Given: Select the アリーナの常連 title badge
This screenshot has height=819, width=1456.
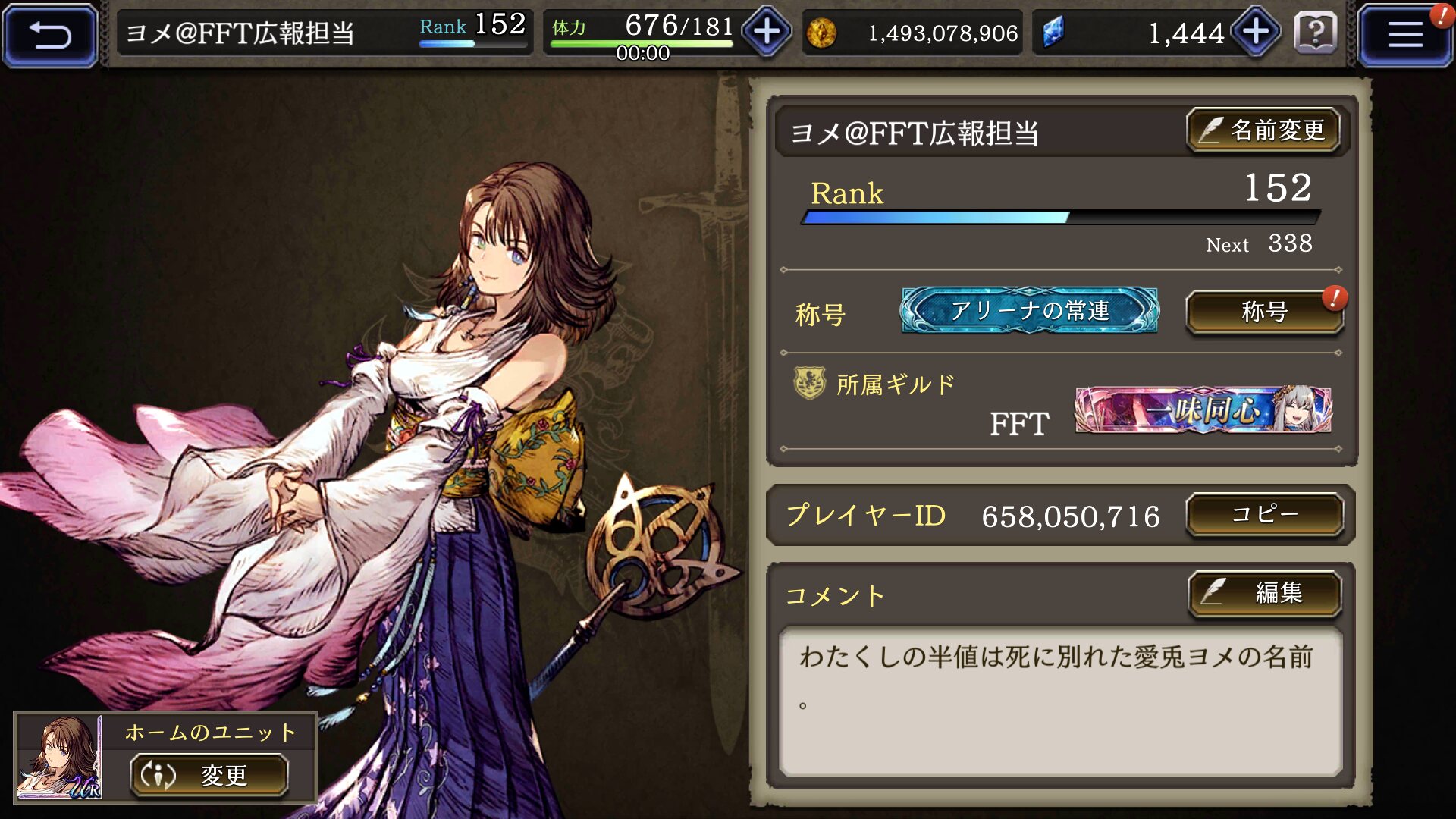Looking at the screenshot, I should click(1029, 311).
